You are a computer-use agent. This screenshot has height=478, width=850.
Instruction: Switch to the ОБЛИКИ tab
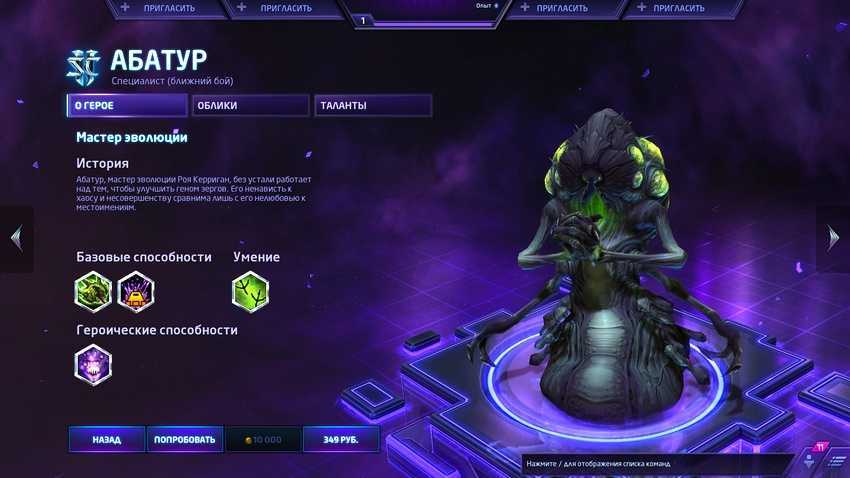(x=250, y=105)
